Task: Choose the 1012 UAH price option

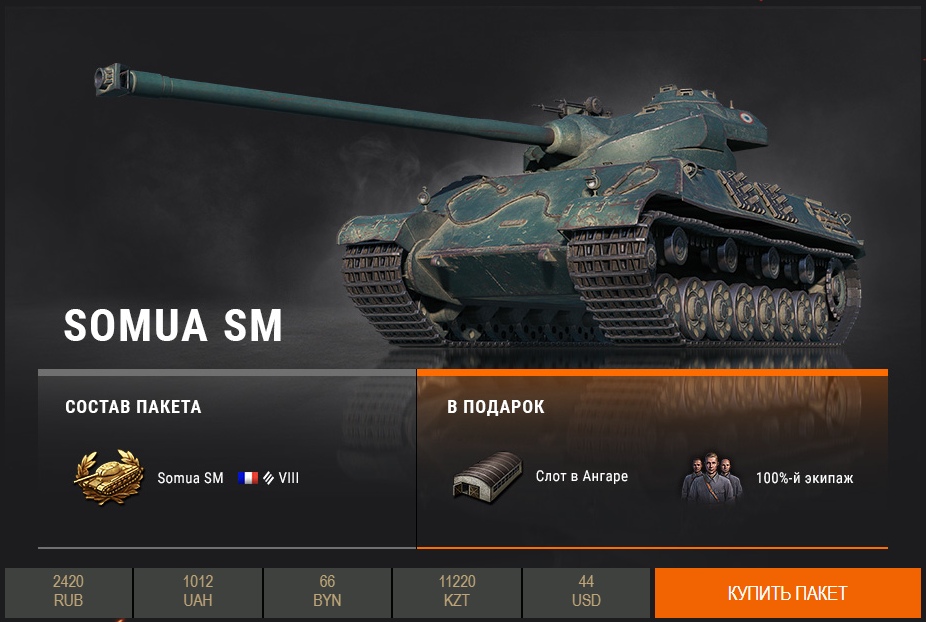Action: pyautogui.click(x=198, y=592)
